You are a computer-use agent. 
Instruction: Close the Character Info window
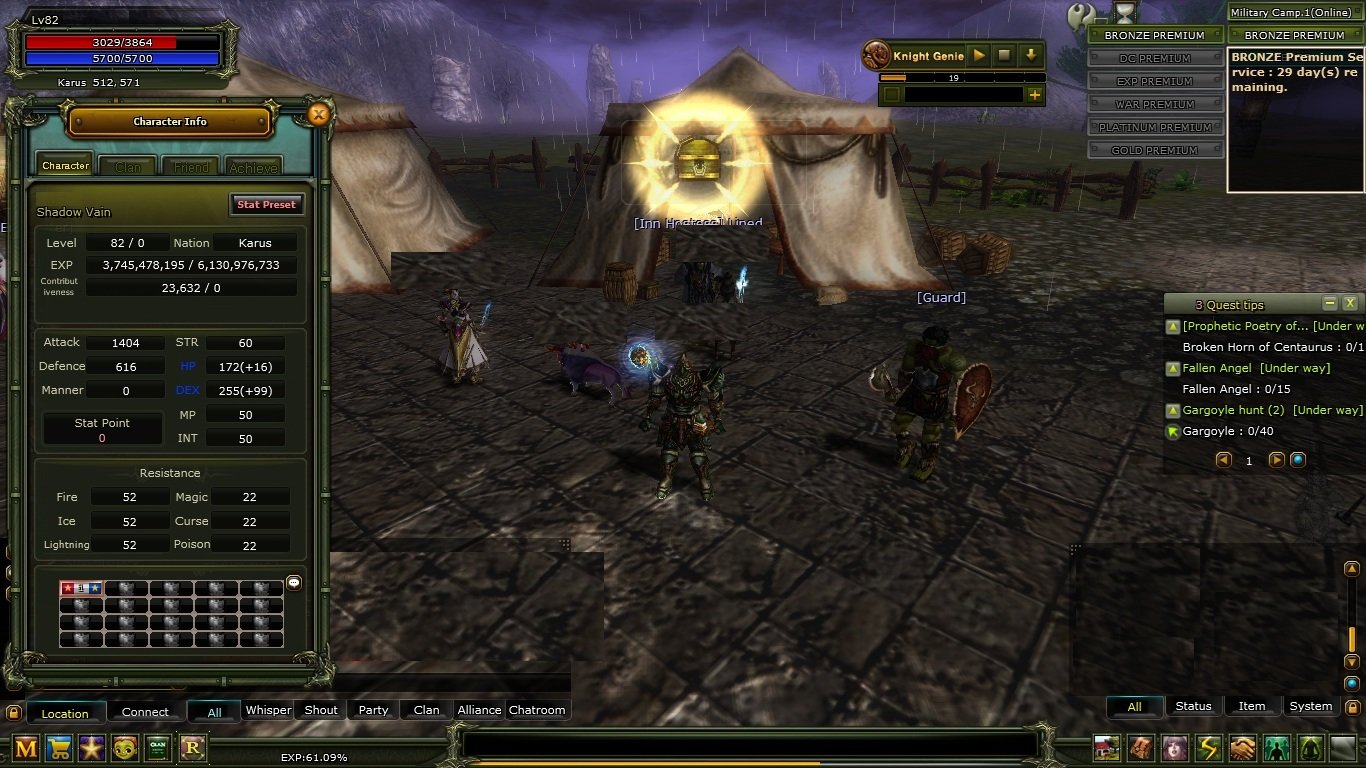click(x=319, y=115)
